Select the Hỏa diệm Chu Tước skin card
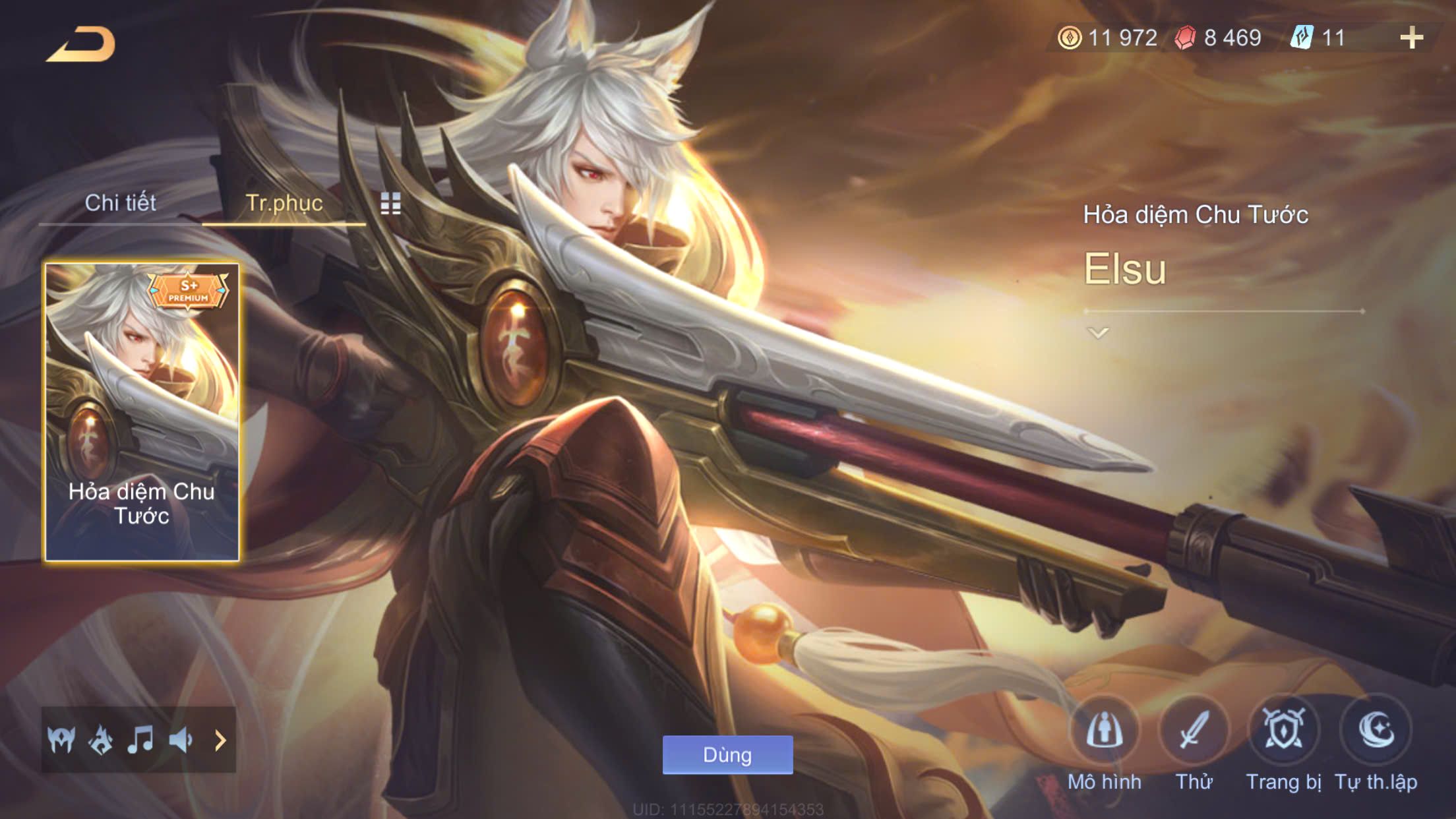 [x=142, y=412]
